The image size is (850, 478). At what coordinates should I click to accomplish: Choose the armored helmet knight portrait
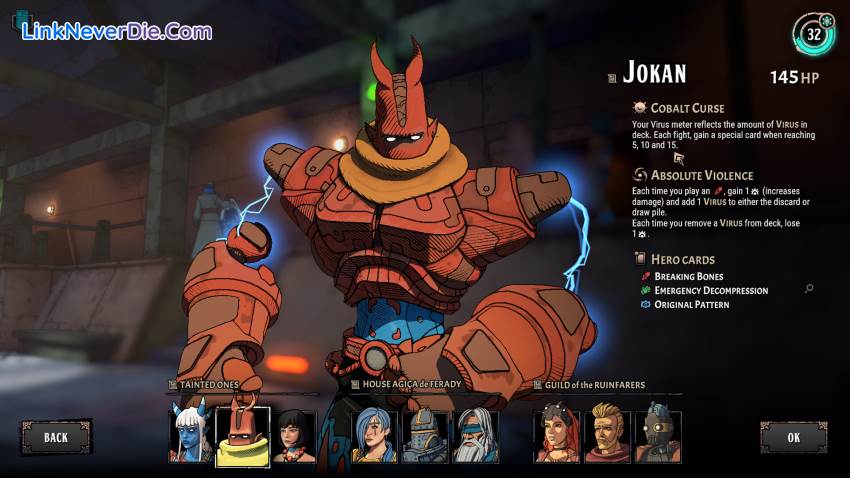pos(424,436)
